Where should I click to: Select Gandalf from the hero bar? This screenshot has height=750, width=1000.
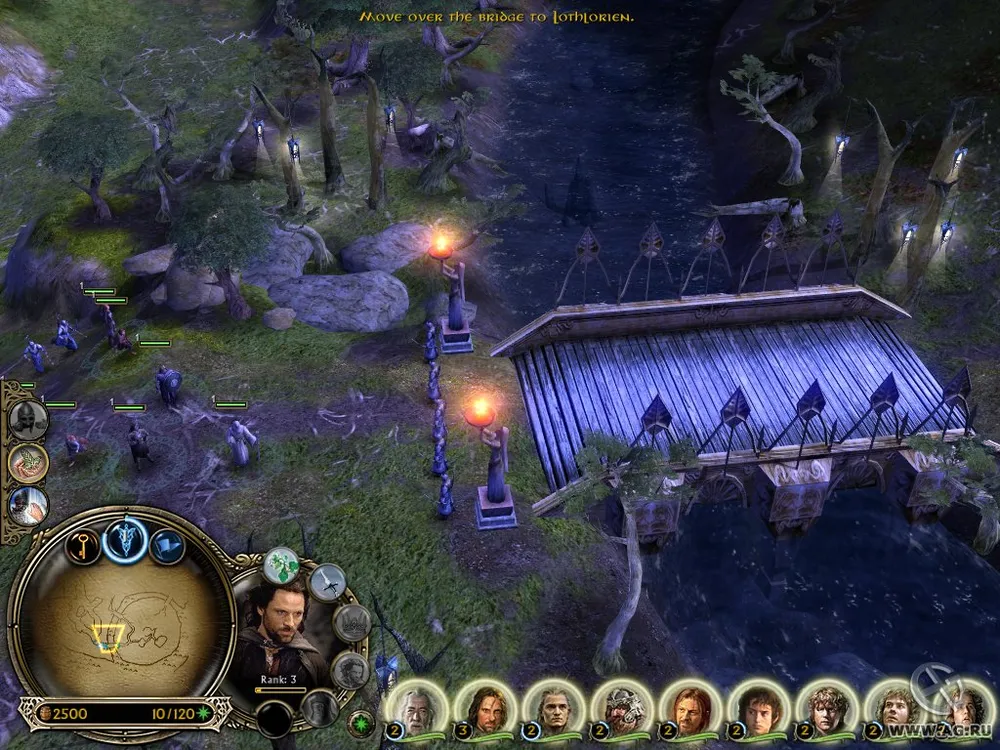[x=418, y=707]
